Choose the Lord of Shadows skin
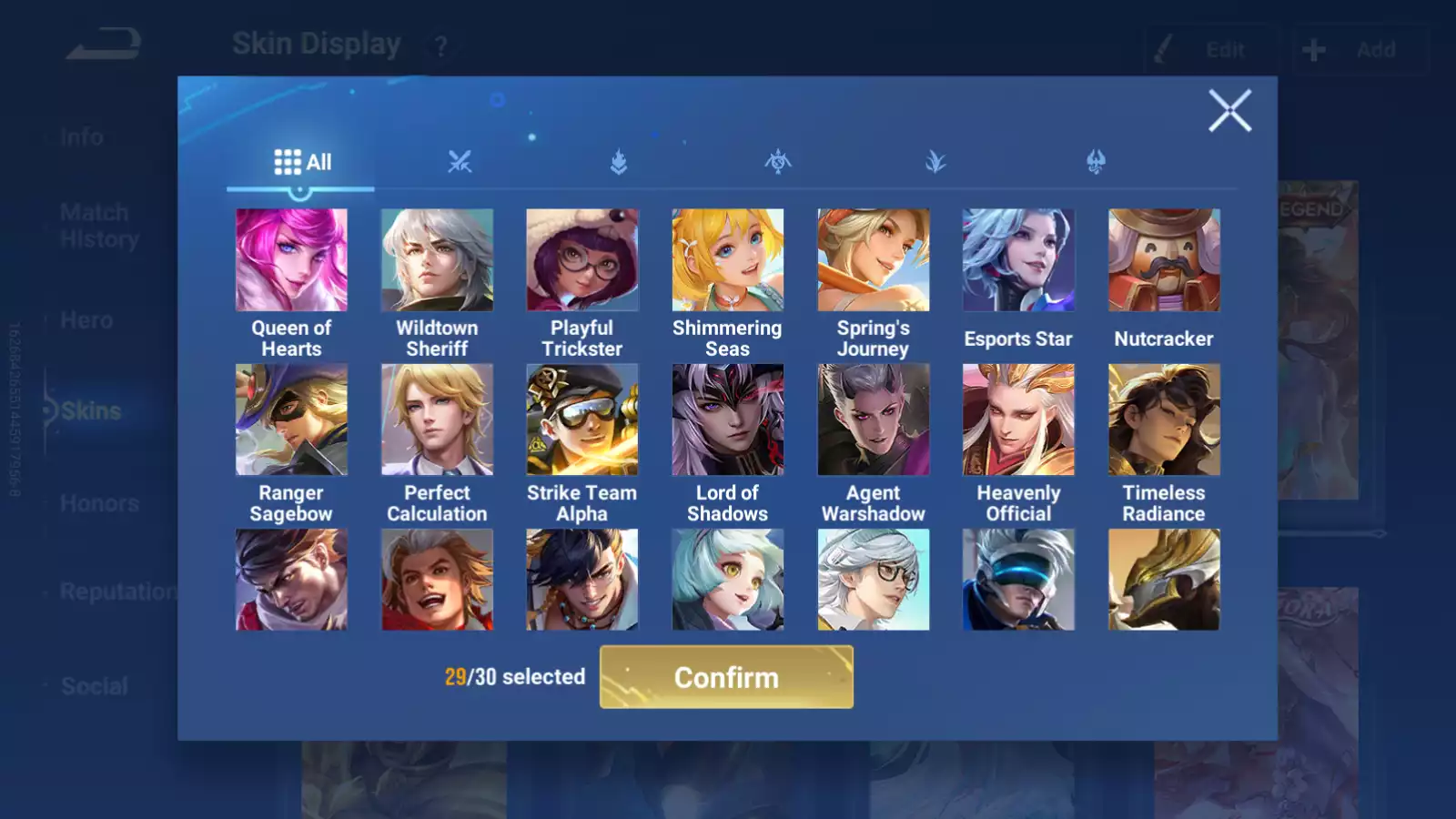This screenshot has width=1456, height=819. [727, 419]
